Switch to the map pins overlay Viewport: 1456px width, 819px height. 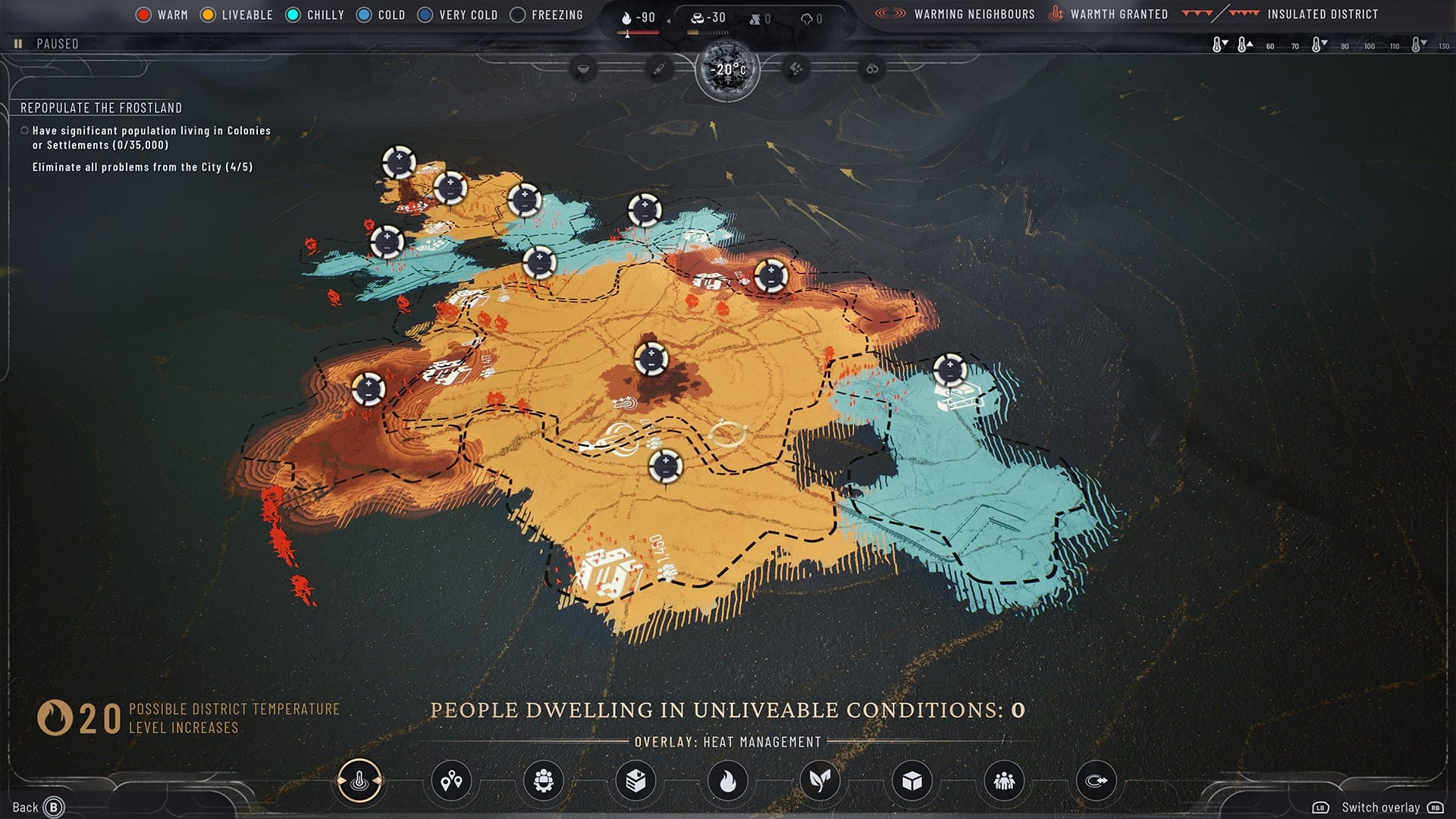(451, 780)
